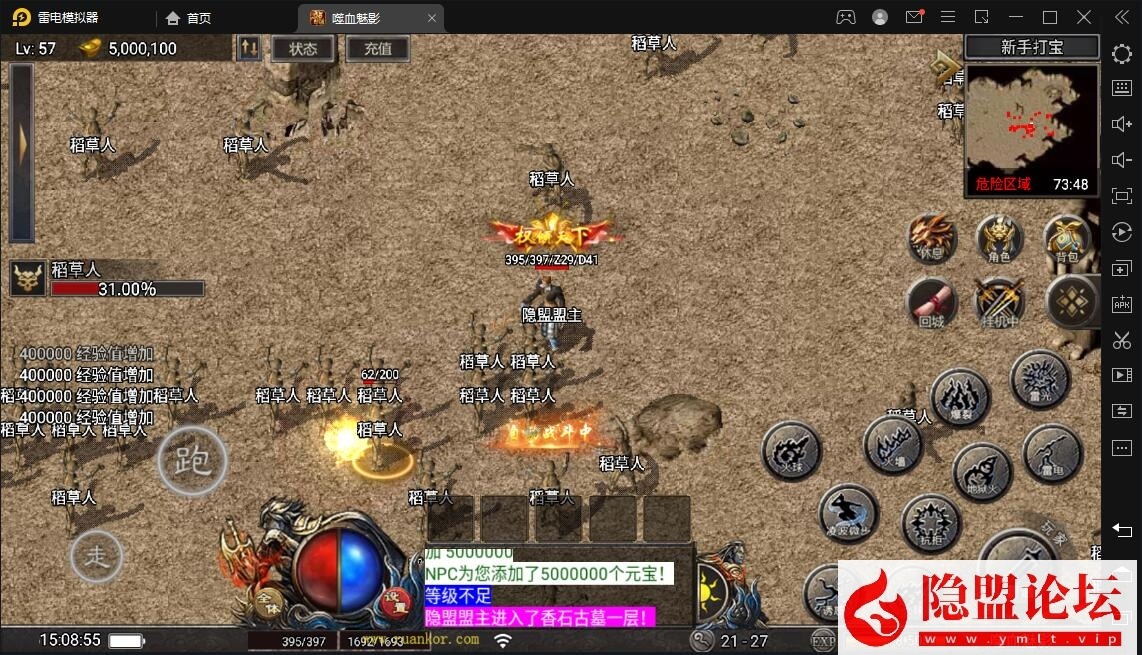Open 设置 settings by the orb

click(393, 601)
